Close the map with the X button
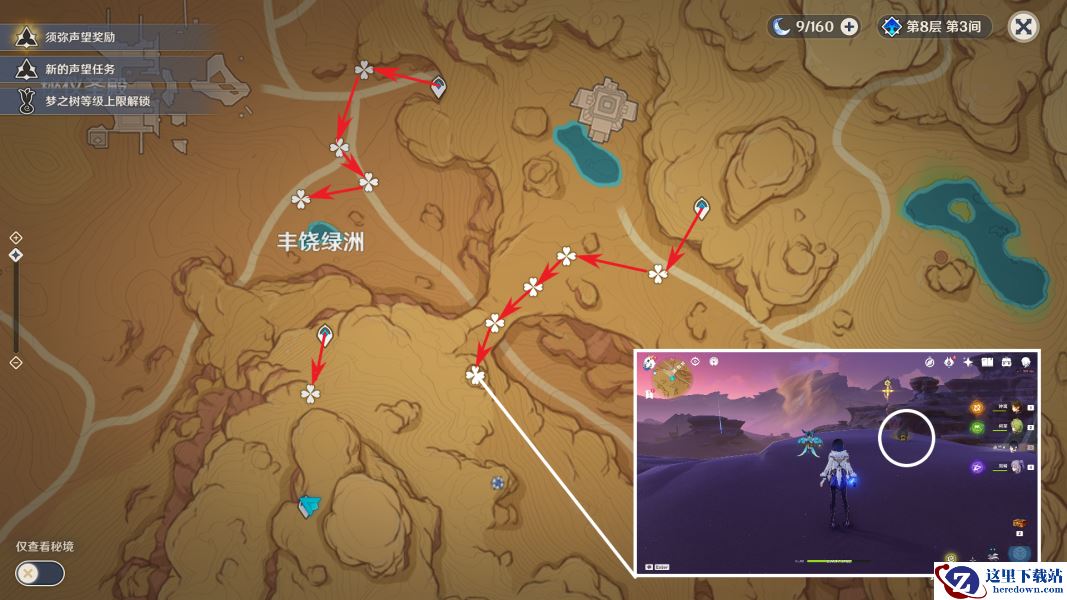The width and height of the screenshot is (1067, 600). click(1023, 27)
